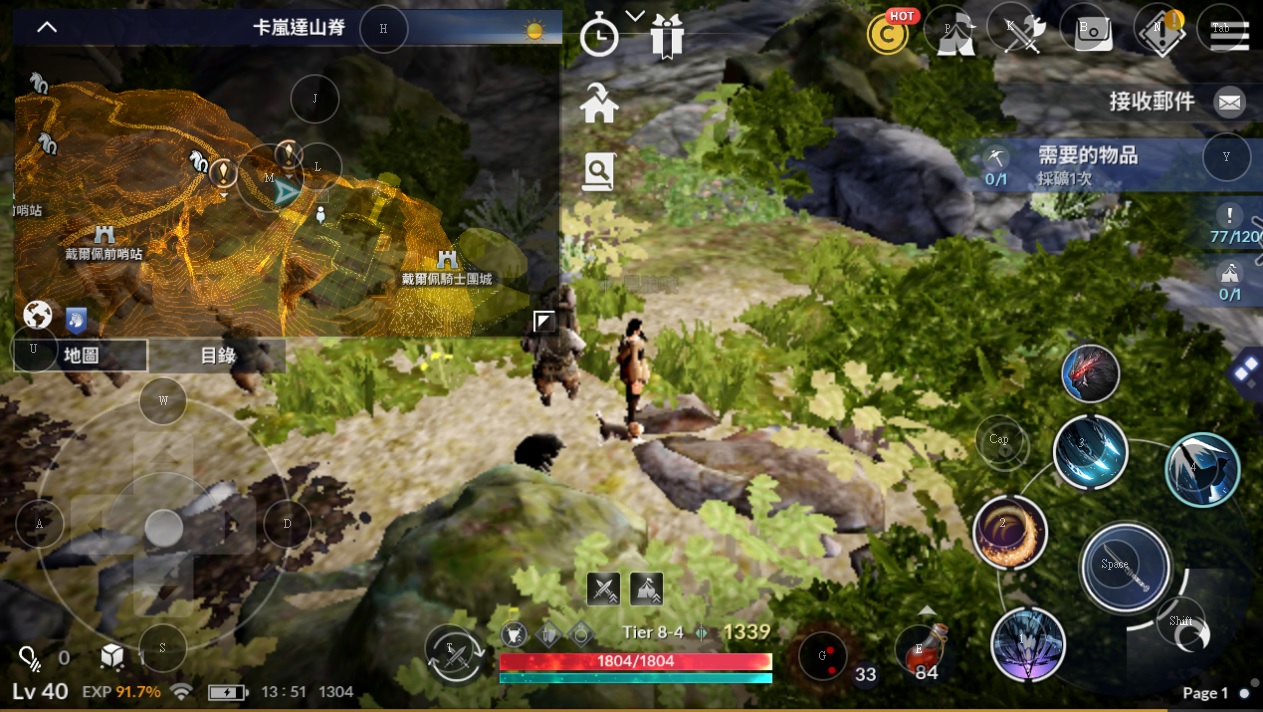Open the HOT coin shop
The height and width of the screenshot is (712, 1263).
pos(887,33)
